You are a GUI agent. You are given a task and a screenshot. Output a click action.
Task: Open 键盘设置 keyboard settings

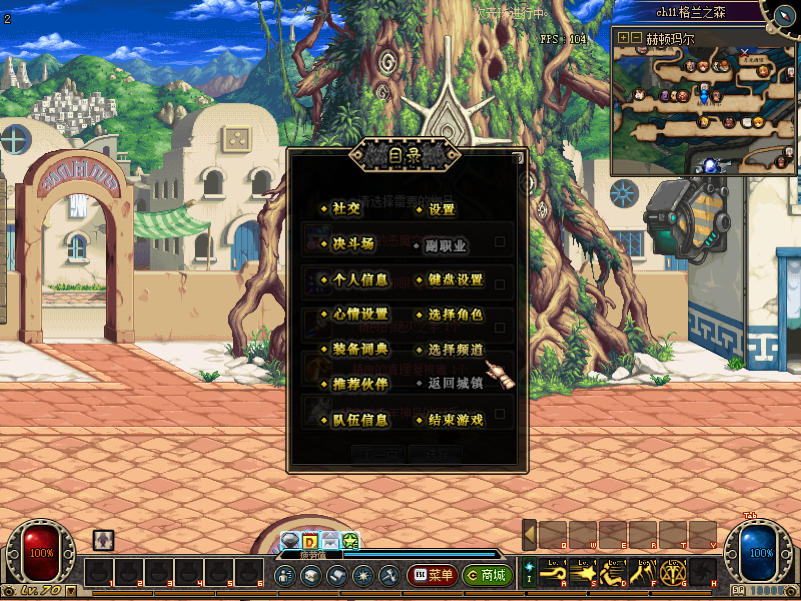pyautogui.click(x=455, y=280)
